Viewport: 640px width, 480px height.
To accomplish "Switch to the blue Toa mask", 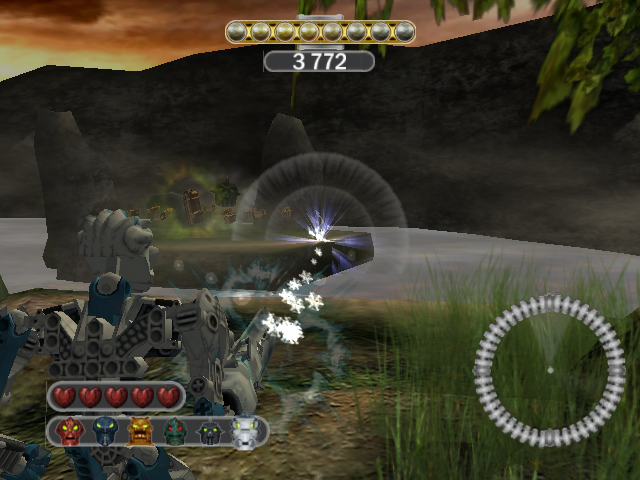I will tap(105, 432).
